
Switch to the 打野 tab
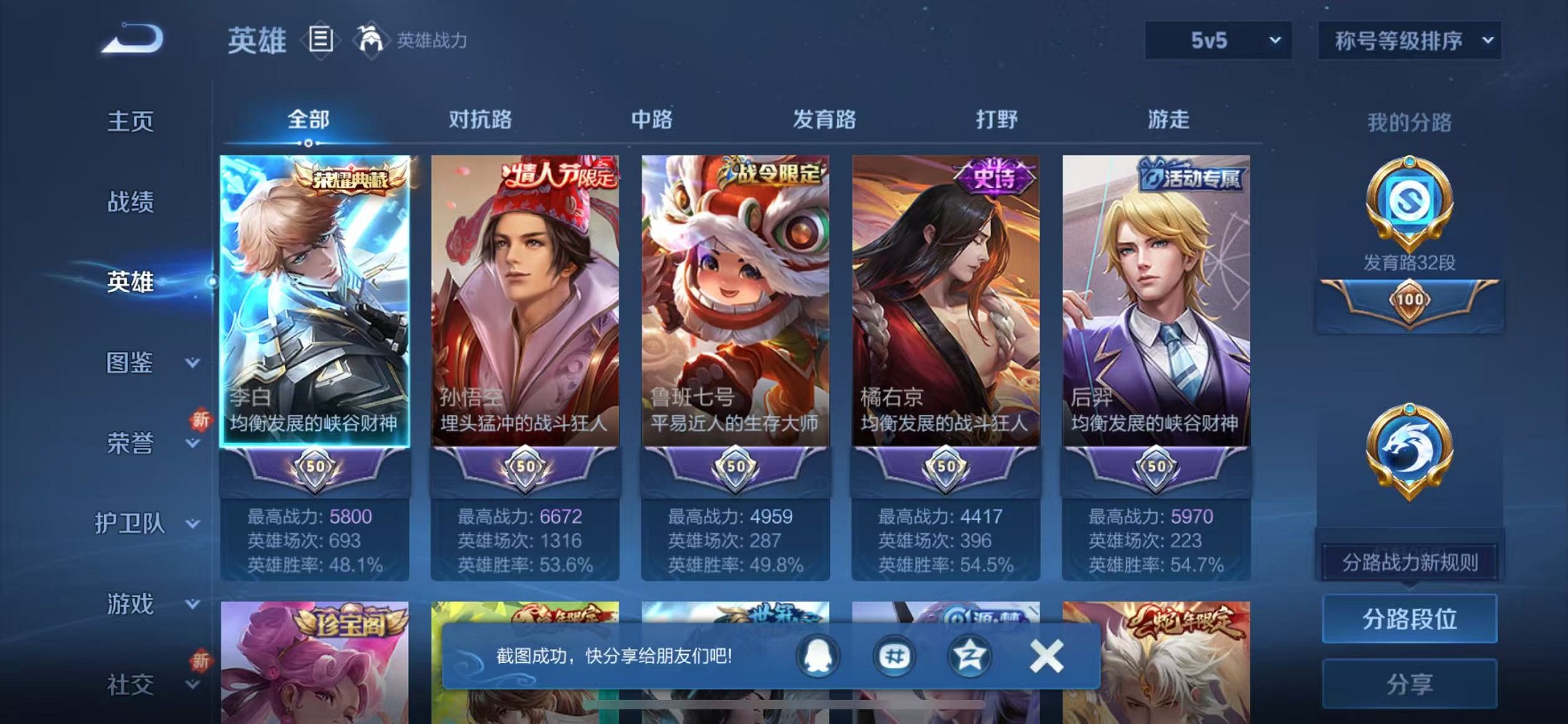(x=997, y=120)
